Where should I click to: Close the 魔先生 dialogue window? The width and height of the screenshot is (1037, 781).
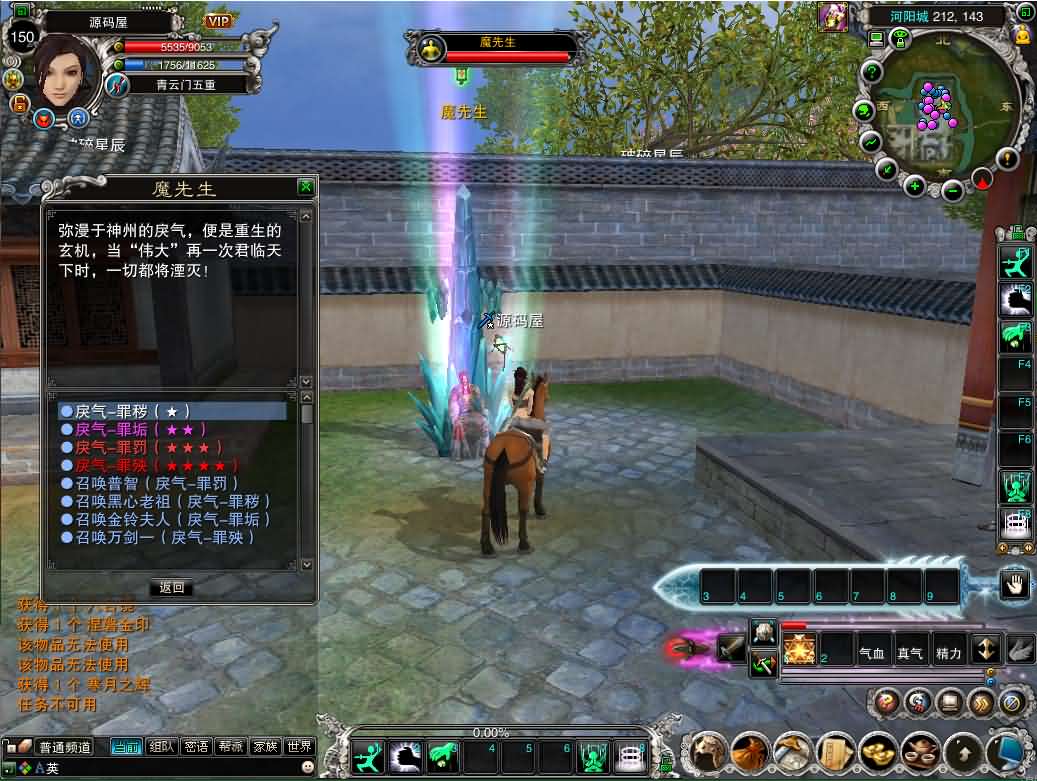pos(305,187)
